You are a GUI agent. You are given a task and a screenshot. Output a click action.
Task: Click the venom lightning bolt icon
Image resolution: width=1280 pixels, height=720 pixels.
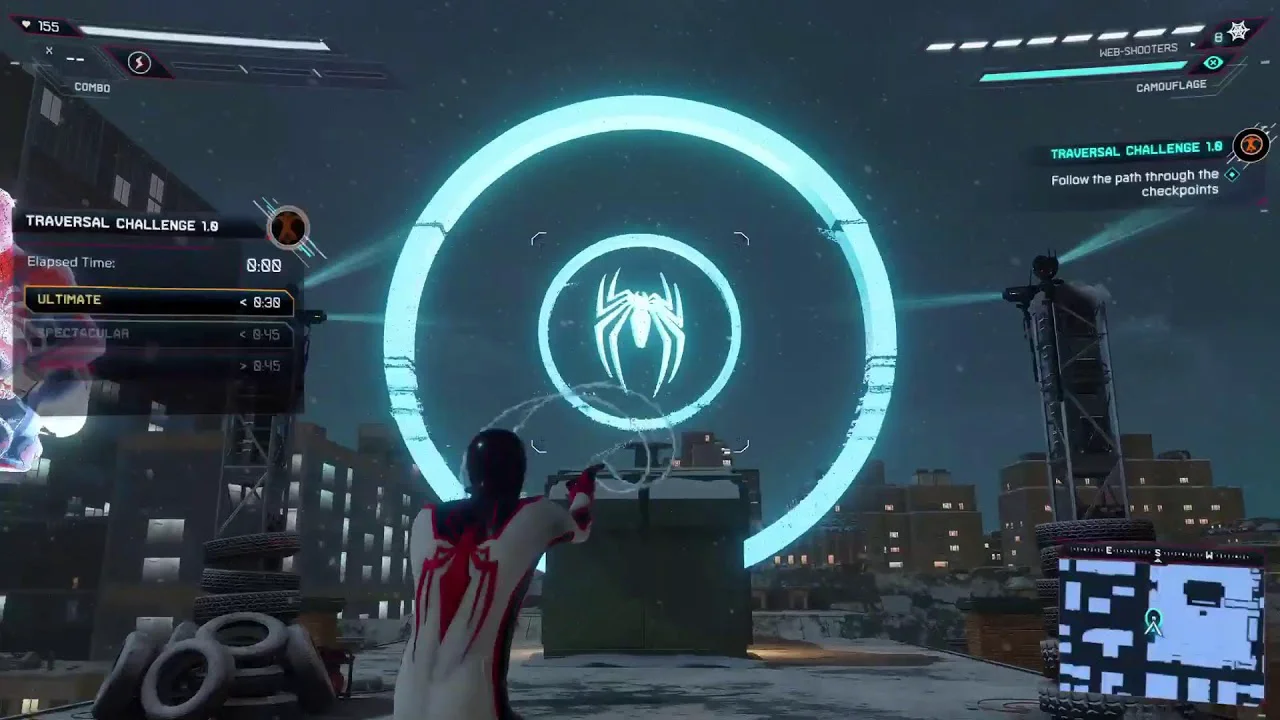pyautogui.click(x=140, y=63)
